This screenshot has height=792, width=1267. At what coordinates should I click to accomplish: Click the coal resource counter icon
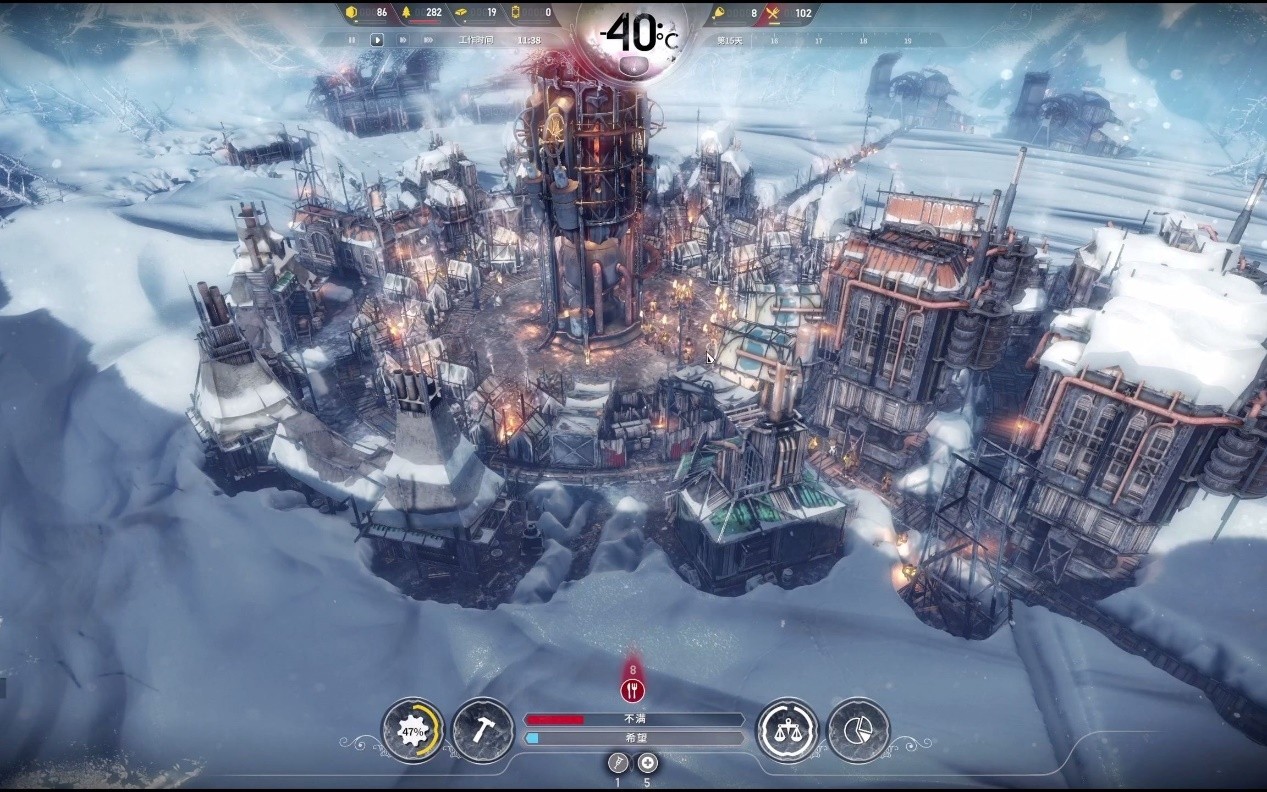pos(351,13)
